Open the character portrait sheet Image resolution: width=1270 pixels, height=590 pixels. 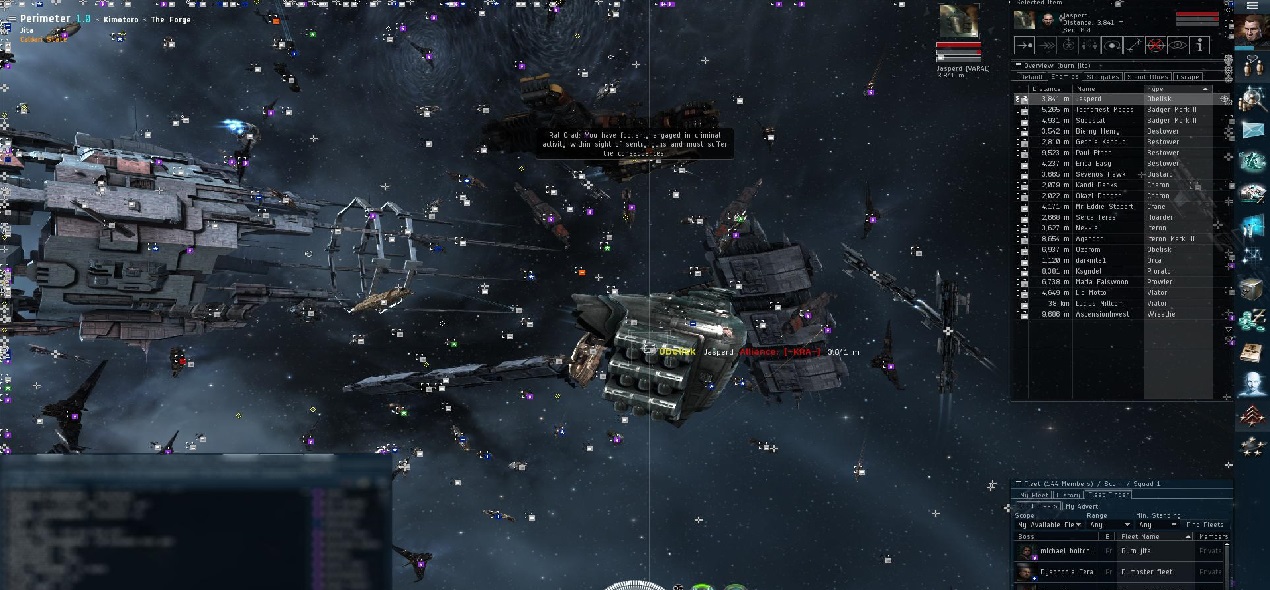(x=1251, y=32)
